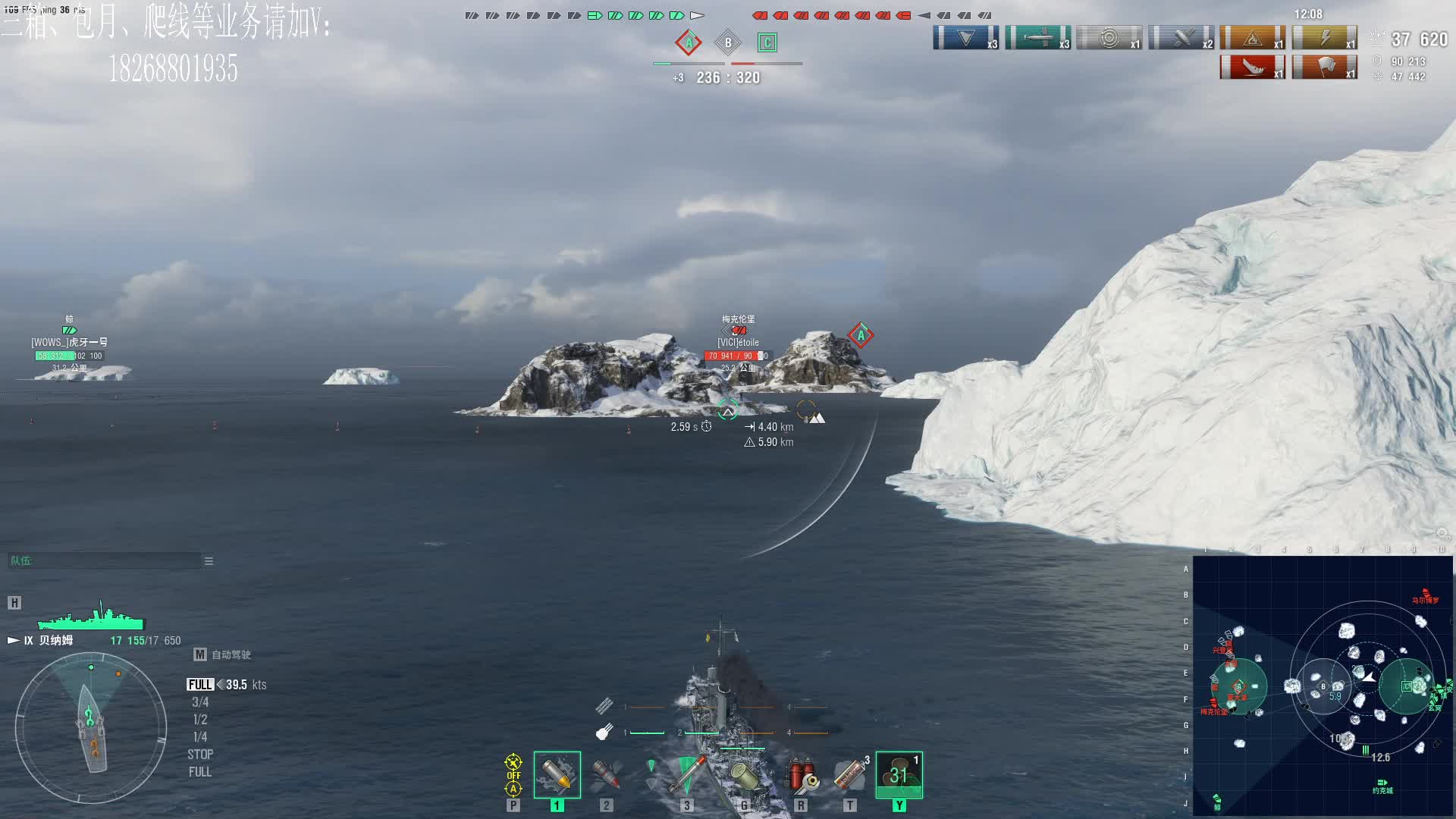This screenshot has height=819, width=1456.
Task: Open the minimap on the battlefield
Action: pyautogui.click(x=1323, y=686)
